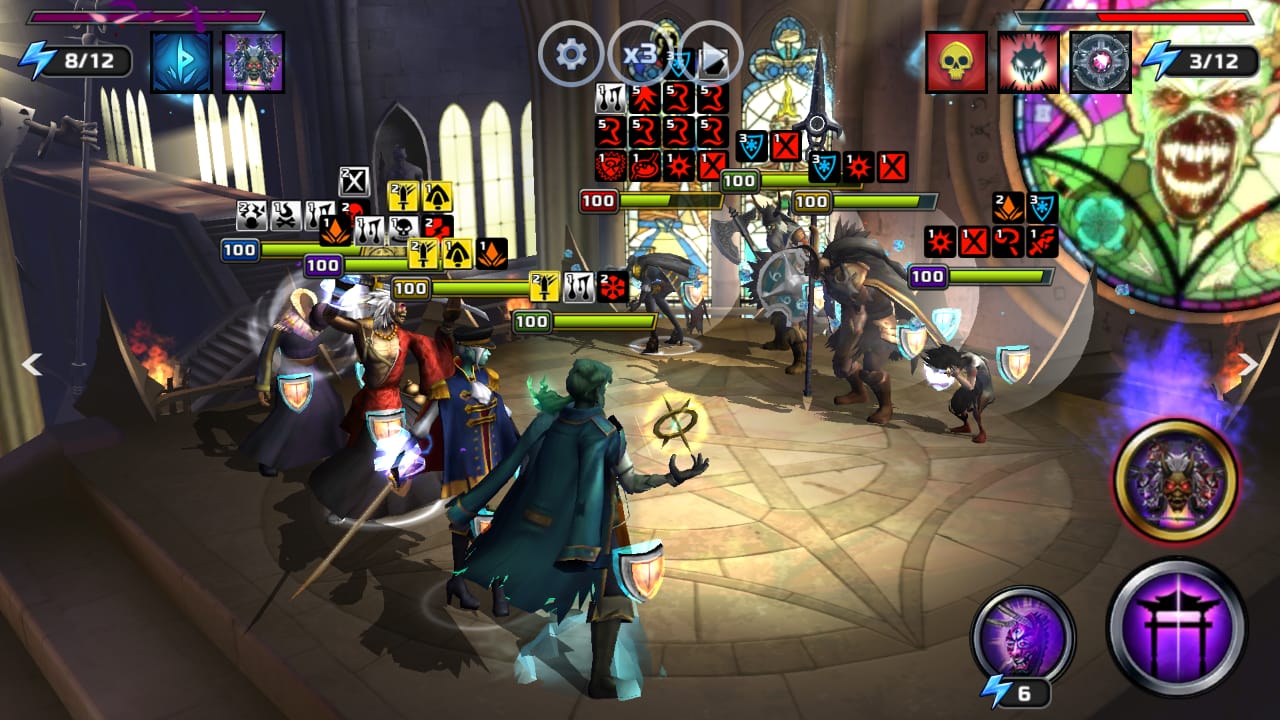Click the right screen arrow
1280x720 pixels.
coord(1248,364)
